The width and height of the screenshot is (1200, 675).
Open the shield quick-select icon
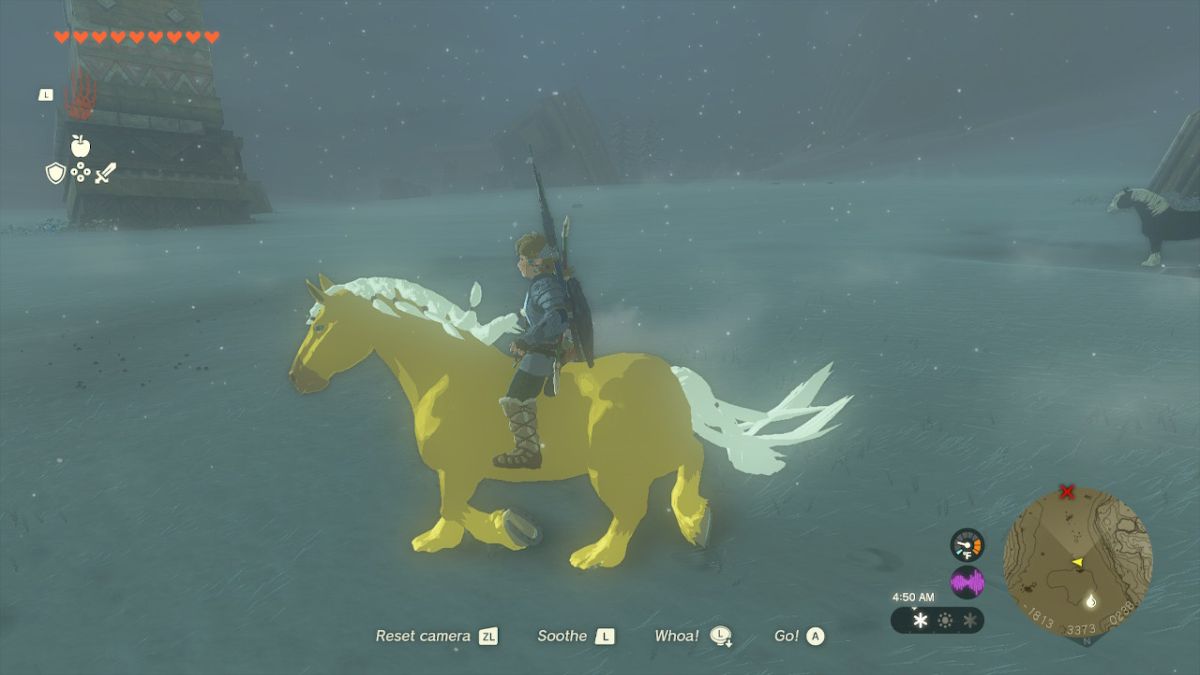coord(56,173)
